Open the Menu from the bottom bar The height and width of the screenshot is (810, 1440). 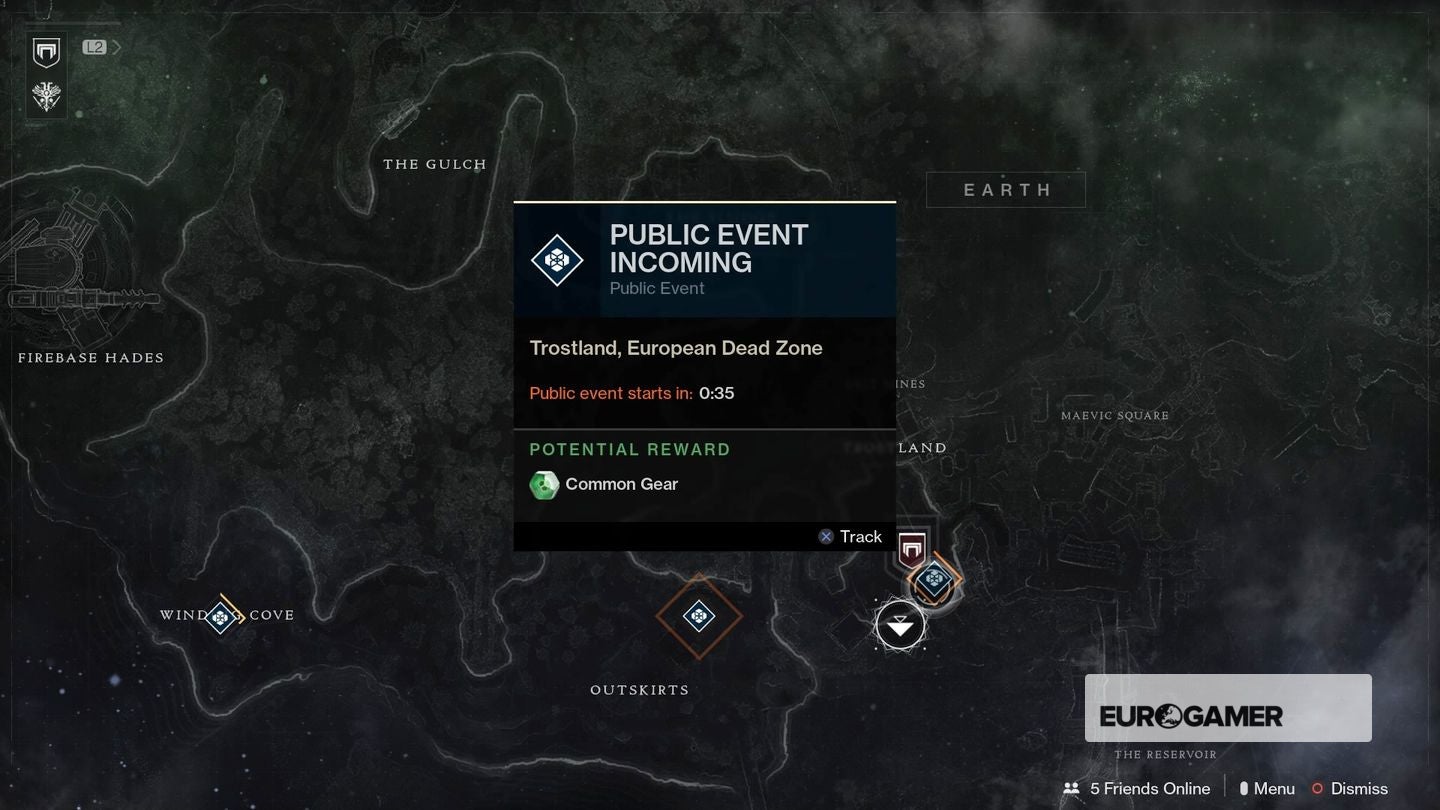tap(1273, 788)
